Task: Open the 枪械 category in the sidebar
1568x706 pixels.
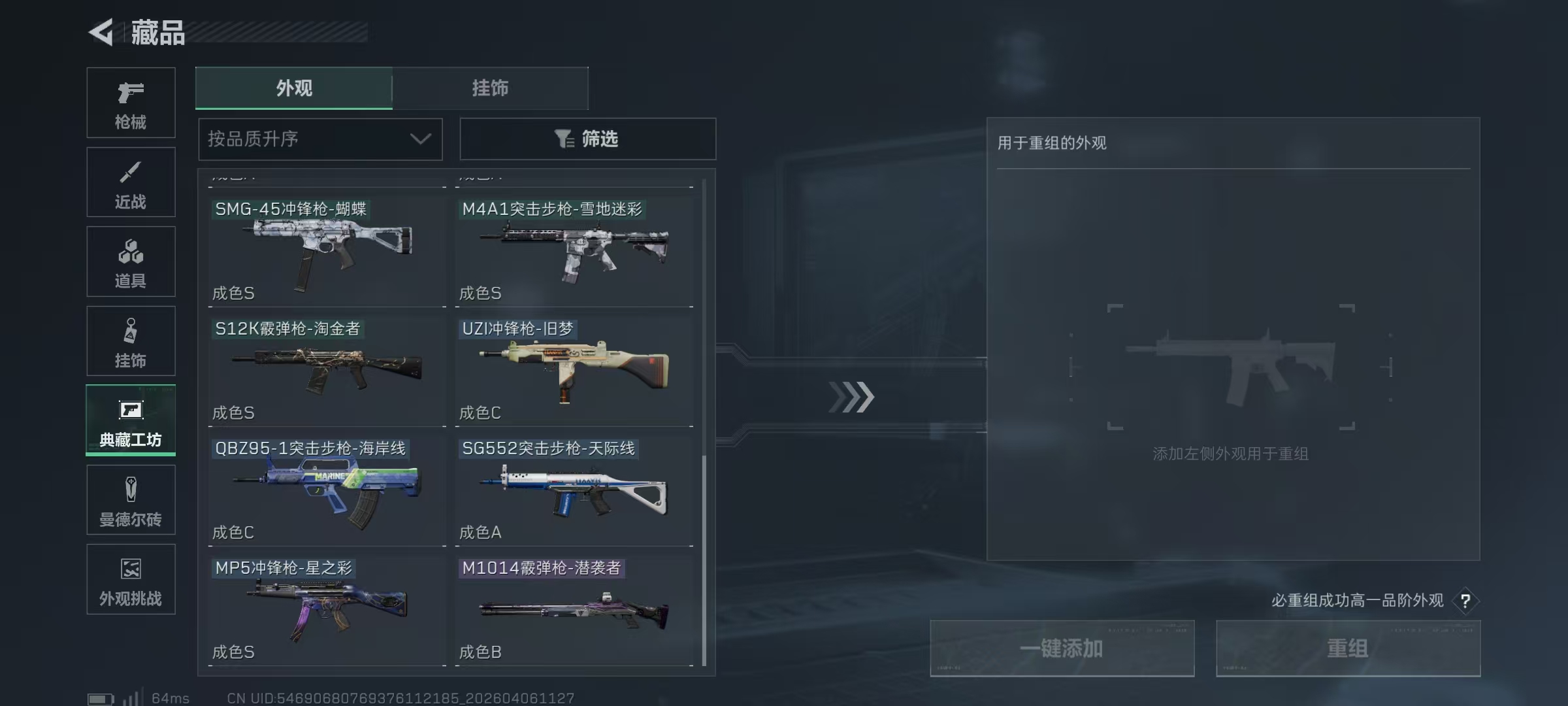Action: (x=131, y=101)
